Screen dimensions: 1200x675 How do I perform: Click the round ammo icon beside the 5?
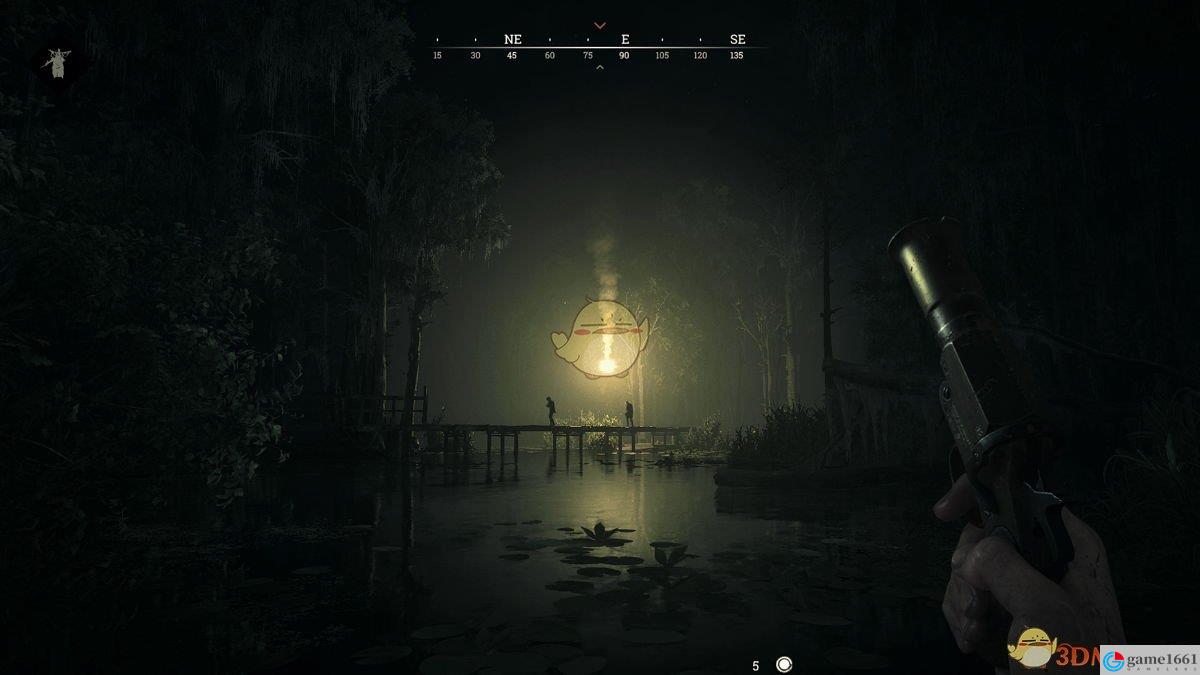click(x=784, y=664)
